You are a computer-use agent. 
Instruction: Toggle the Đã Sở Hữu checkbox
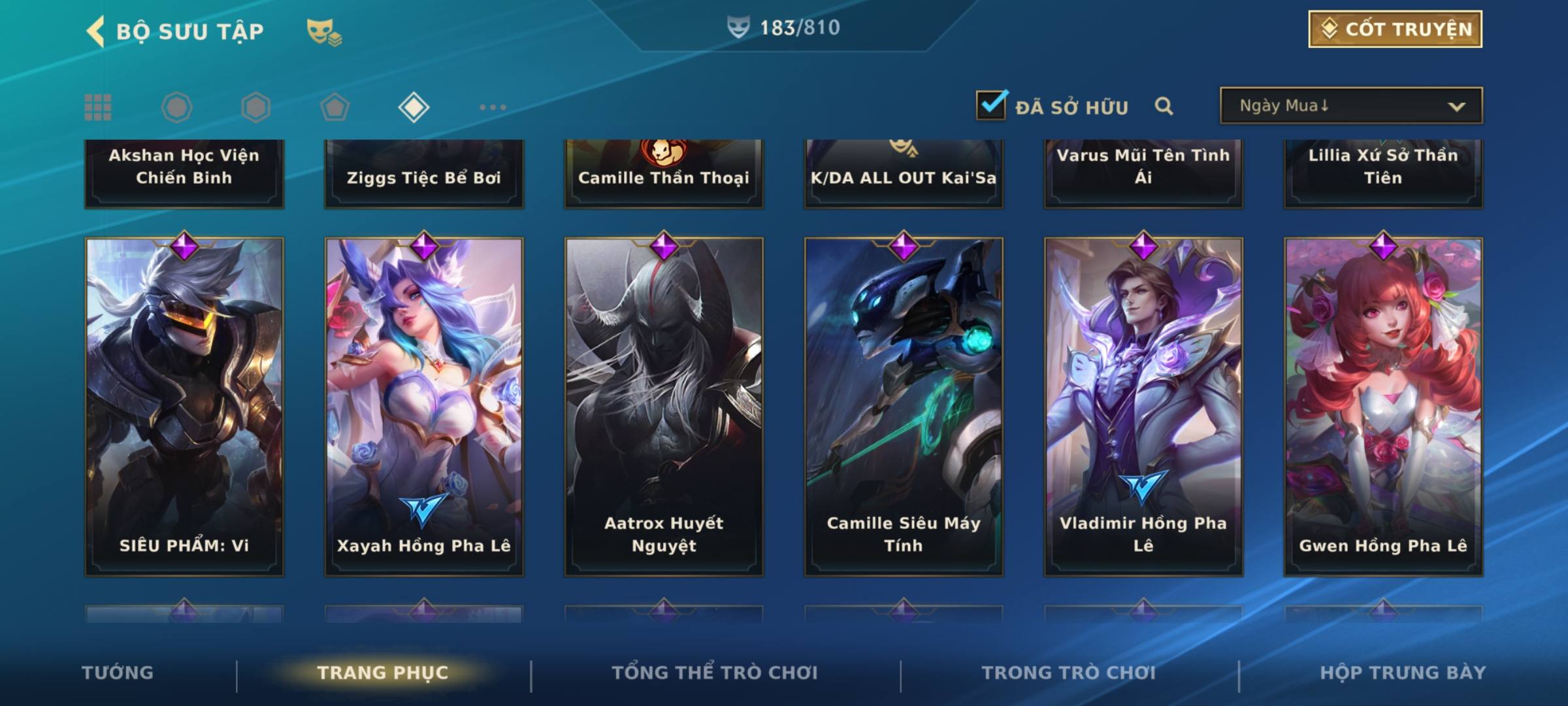click(991, 105)
